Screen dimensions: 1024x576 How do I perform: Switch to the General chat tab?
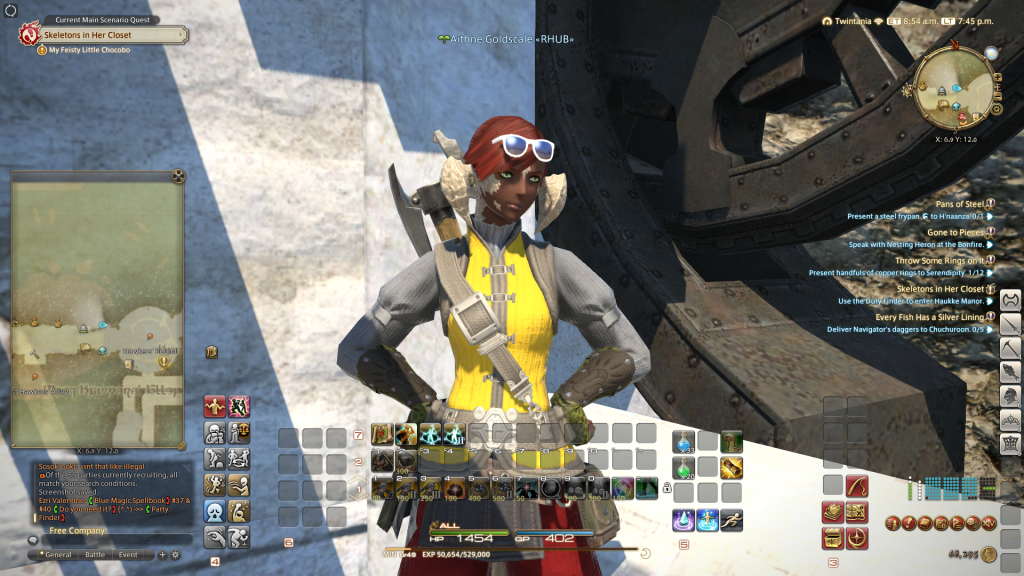(x=58, y=555)
